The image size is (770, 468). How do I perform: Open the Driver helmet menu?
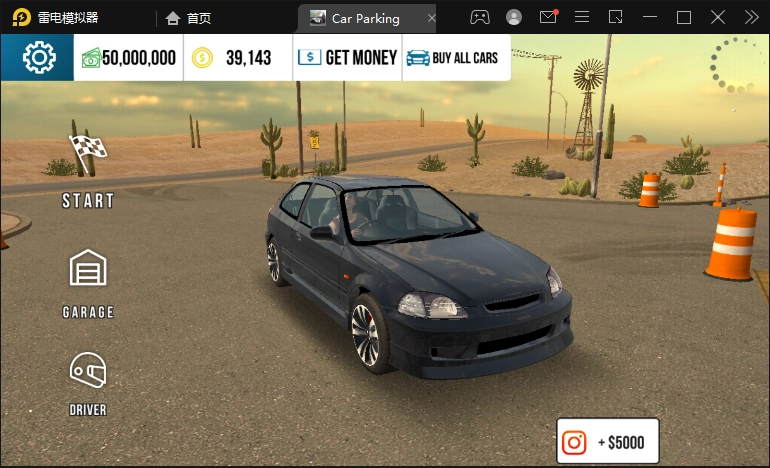88,382
